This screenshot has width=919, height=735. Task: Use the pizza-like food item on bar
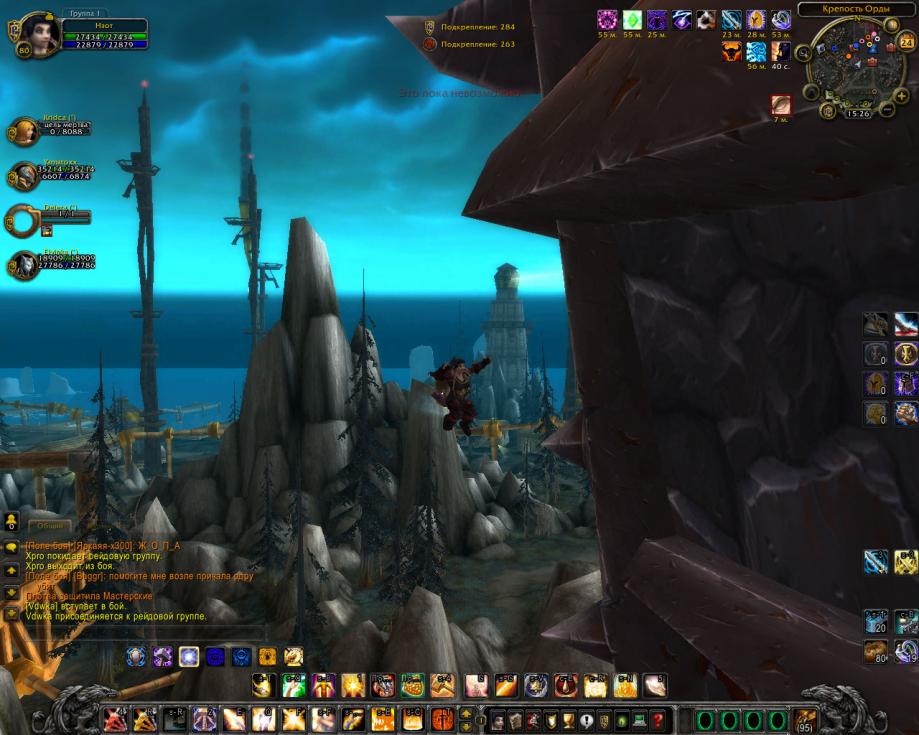click(x=412, y=685)
